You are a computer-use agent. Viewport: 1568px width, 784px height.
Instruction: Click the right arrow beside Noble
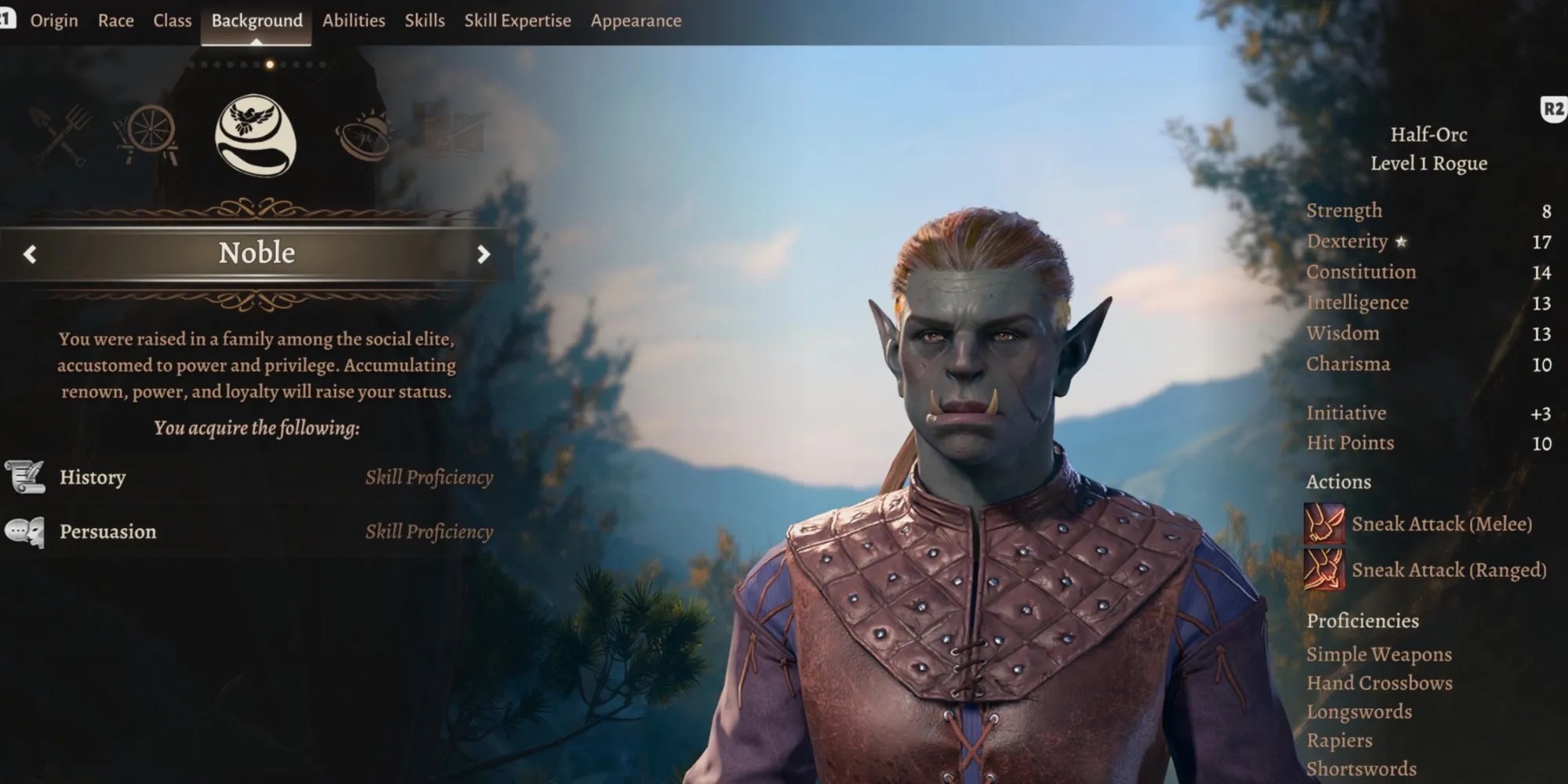pos(484,254)
